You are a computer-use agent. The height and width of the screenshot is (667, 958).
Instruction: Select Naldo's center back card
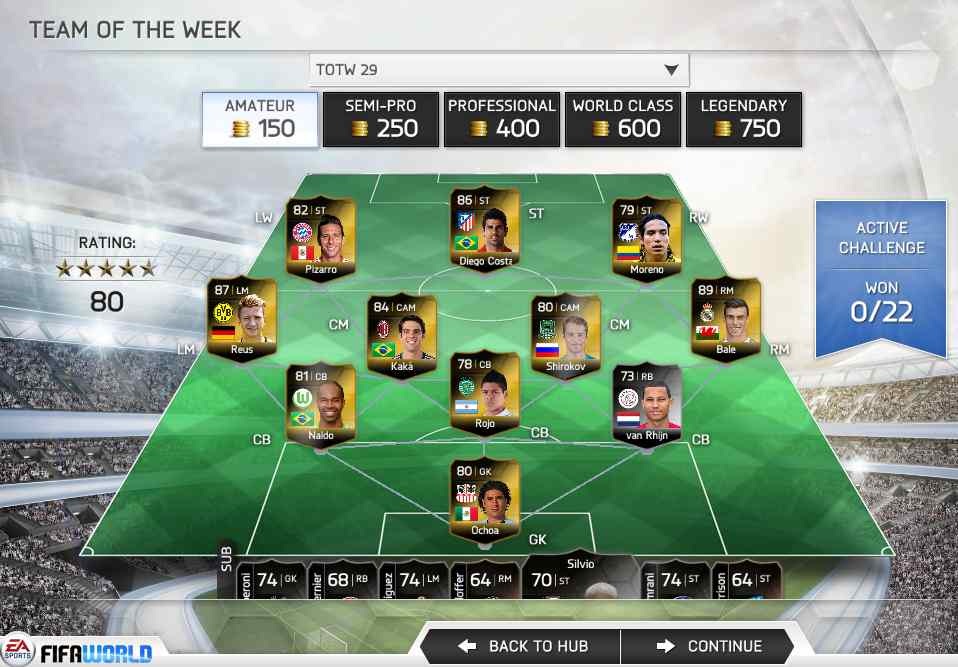321,404
